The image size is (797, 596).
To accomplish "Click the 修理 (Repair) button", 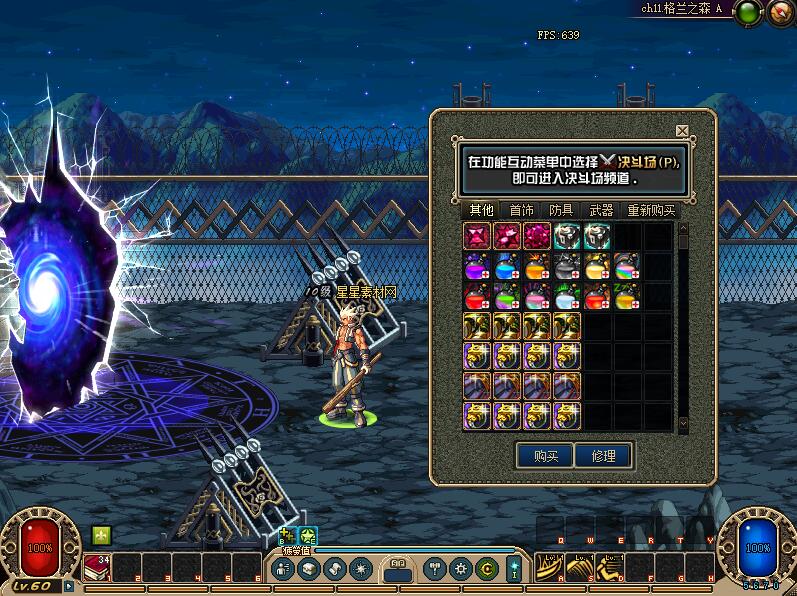I will point(603,456).
